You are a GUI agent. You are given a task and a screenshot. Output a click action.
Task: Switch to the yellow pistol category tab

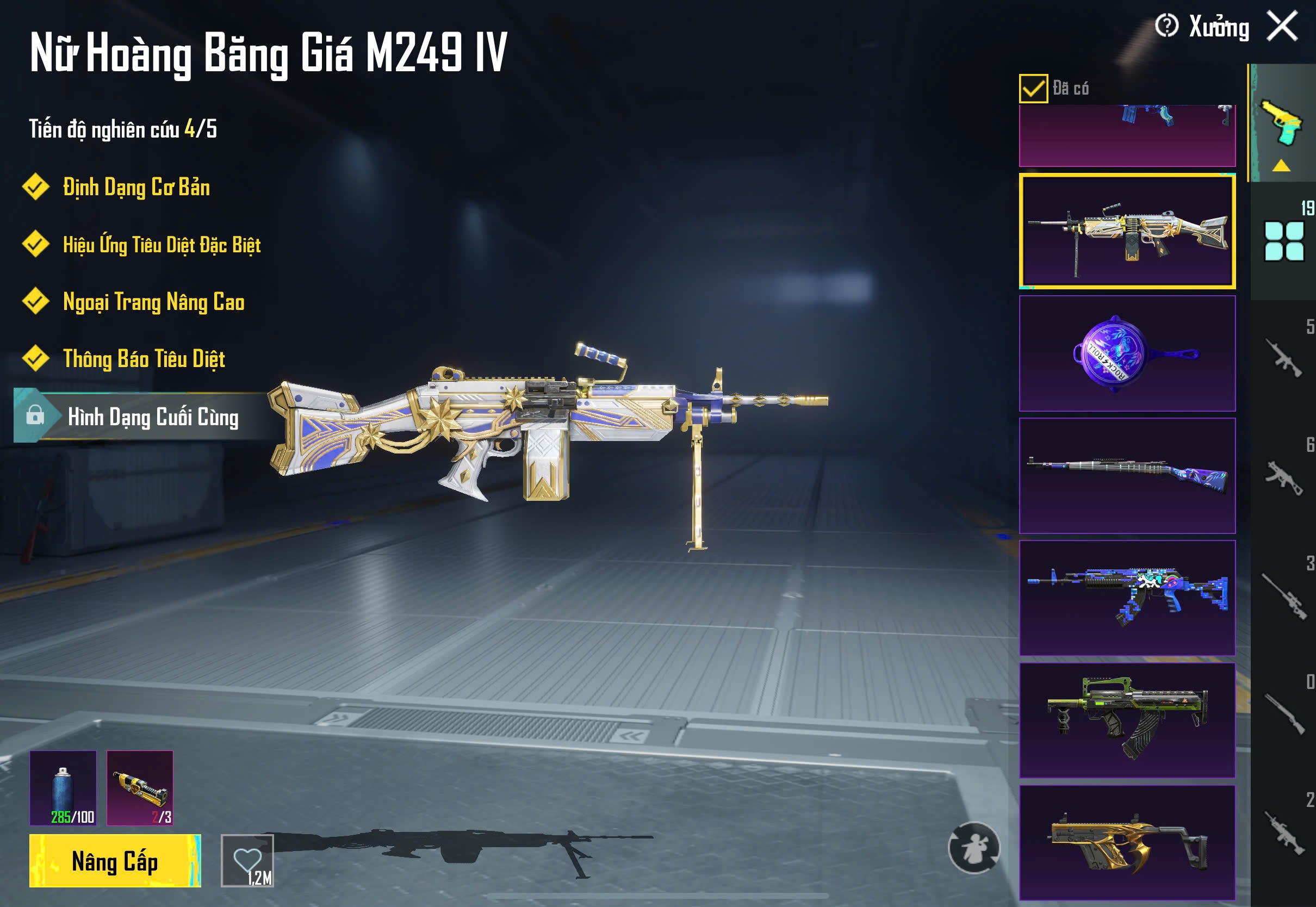[1282, 123]
